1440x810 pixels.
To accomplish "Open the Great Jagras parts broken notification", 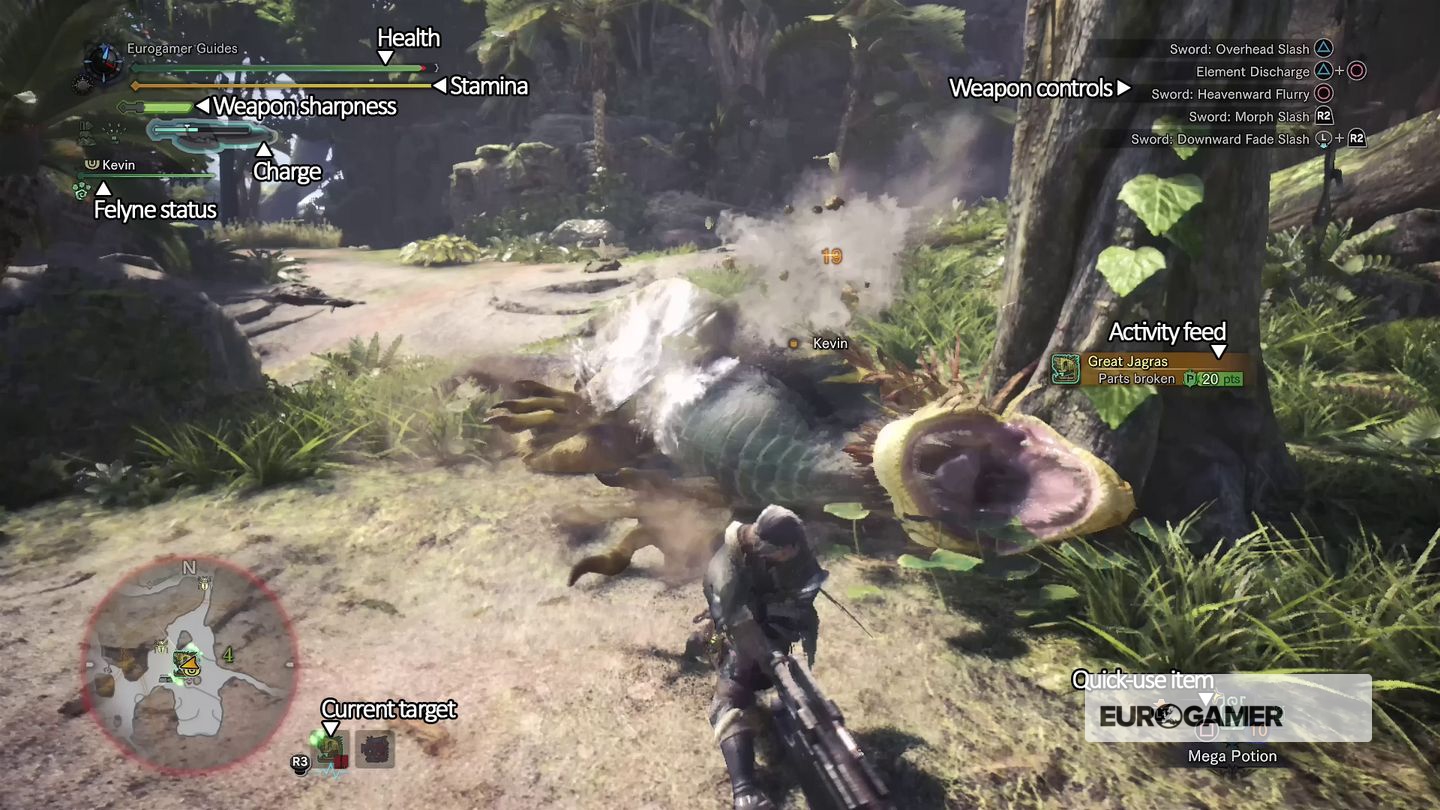I will coord(1150,370).
